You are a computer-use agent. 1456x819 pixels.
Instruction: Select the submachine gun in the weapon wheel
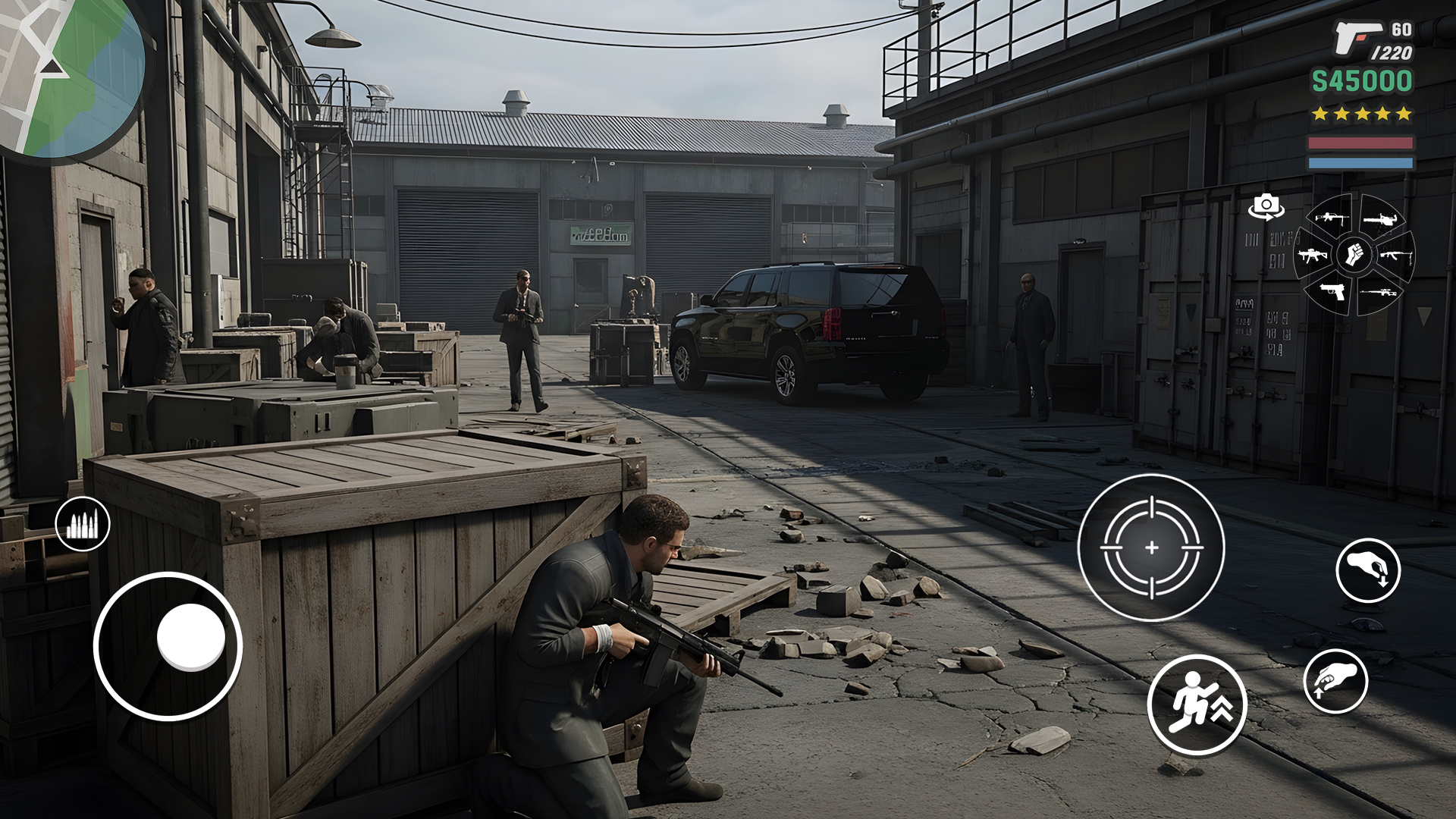tap(1313, 256)
